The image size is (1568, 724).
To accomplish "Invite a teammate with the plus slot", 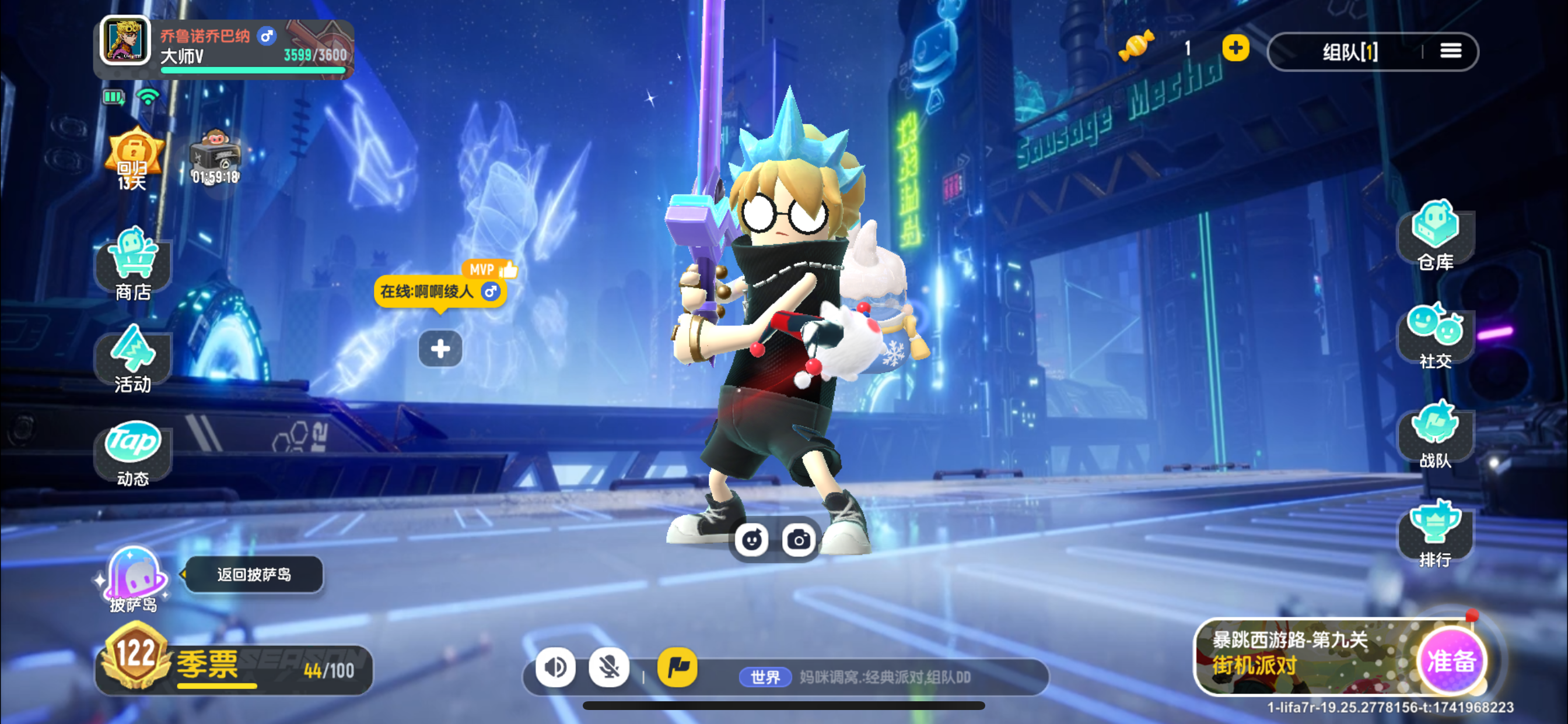I will point(440,349).
